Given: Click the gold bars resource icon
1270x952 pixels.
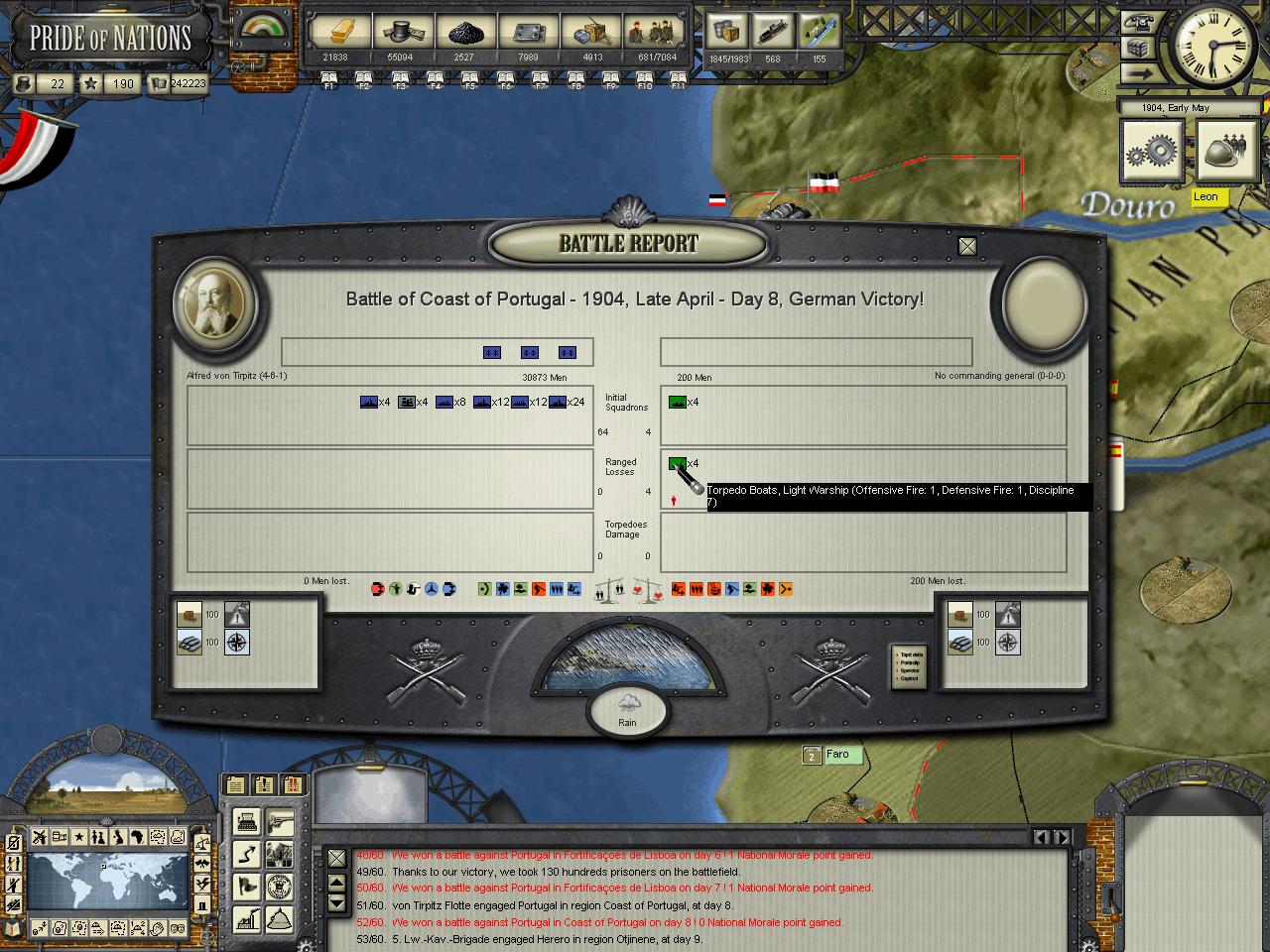Looking at the screenshot, I should tap(335, 33).
